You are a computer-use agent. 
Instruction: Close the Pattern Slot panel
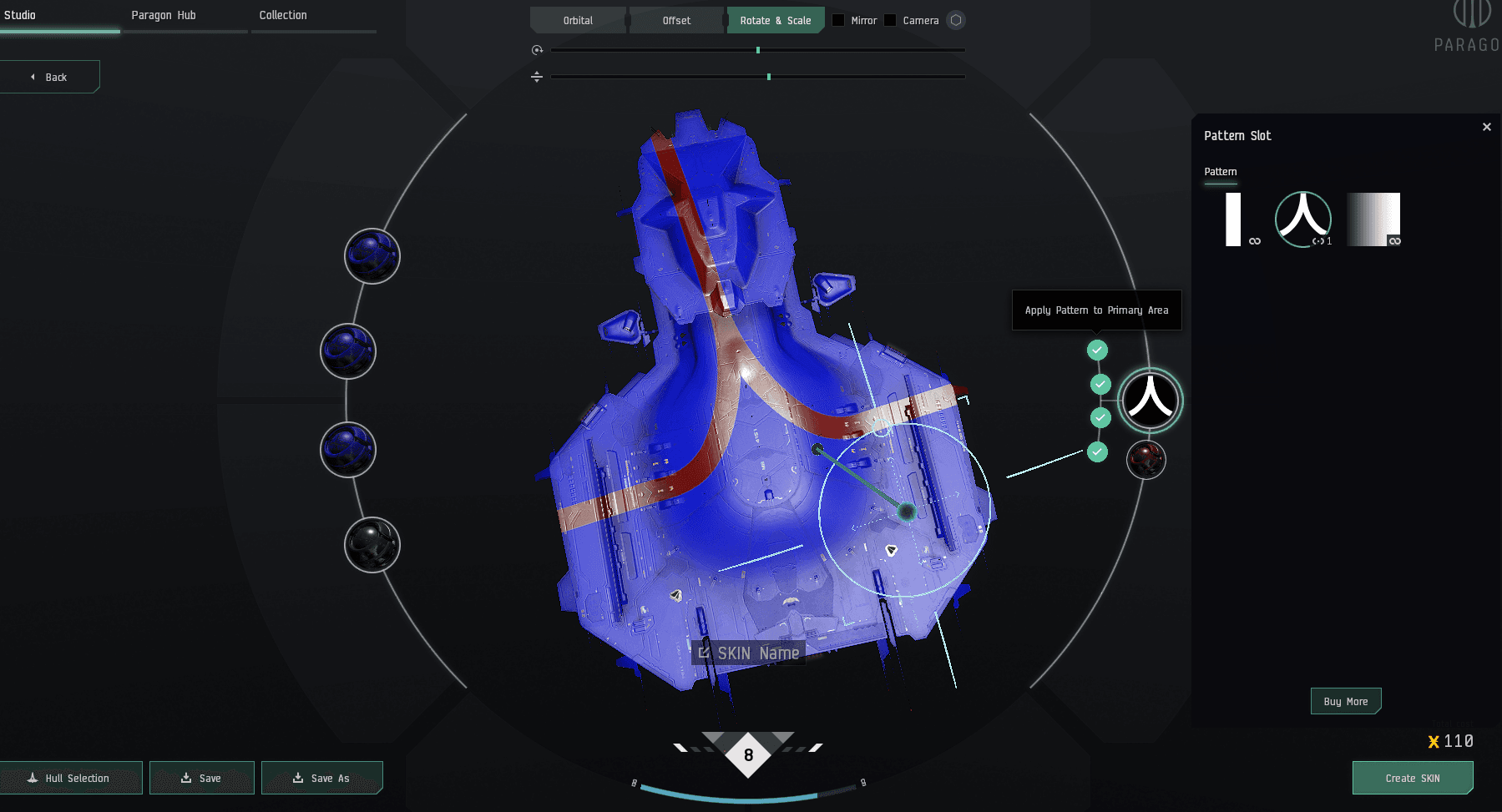pos(1486,127)
